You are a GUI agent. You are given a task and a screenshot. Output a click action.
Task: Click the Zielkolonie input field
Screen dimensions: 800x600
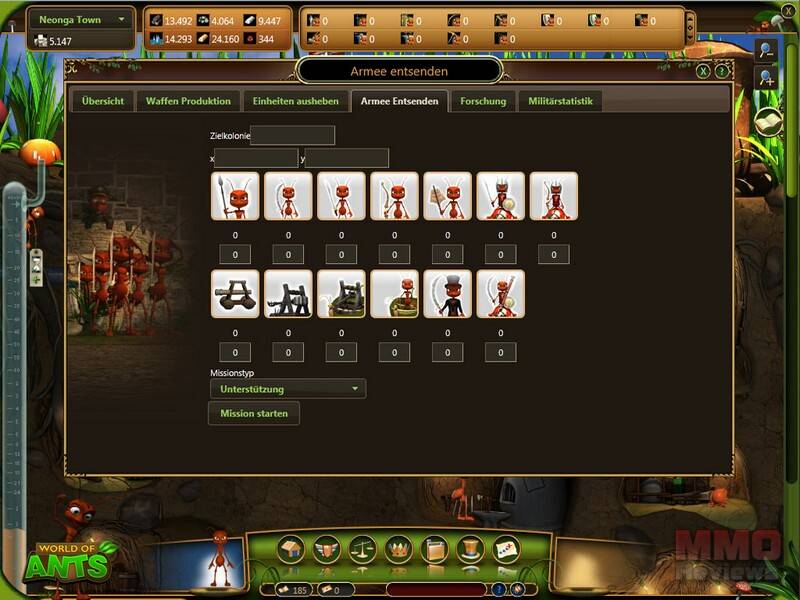tap(292, 135)
